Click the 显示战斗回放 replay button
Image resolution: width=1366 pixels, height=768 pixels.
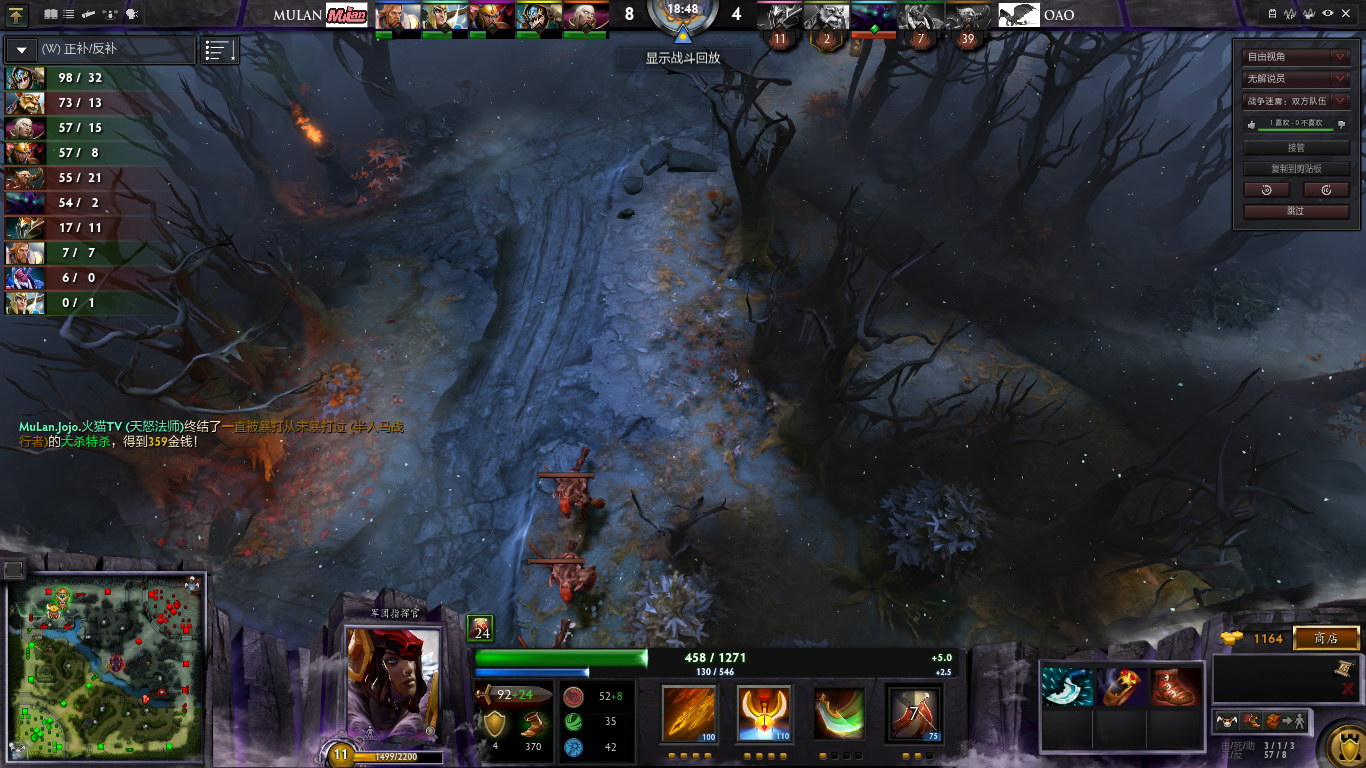point(682,58)
